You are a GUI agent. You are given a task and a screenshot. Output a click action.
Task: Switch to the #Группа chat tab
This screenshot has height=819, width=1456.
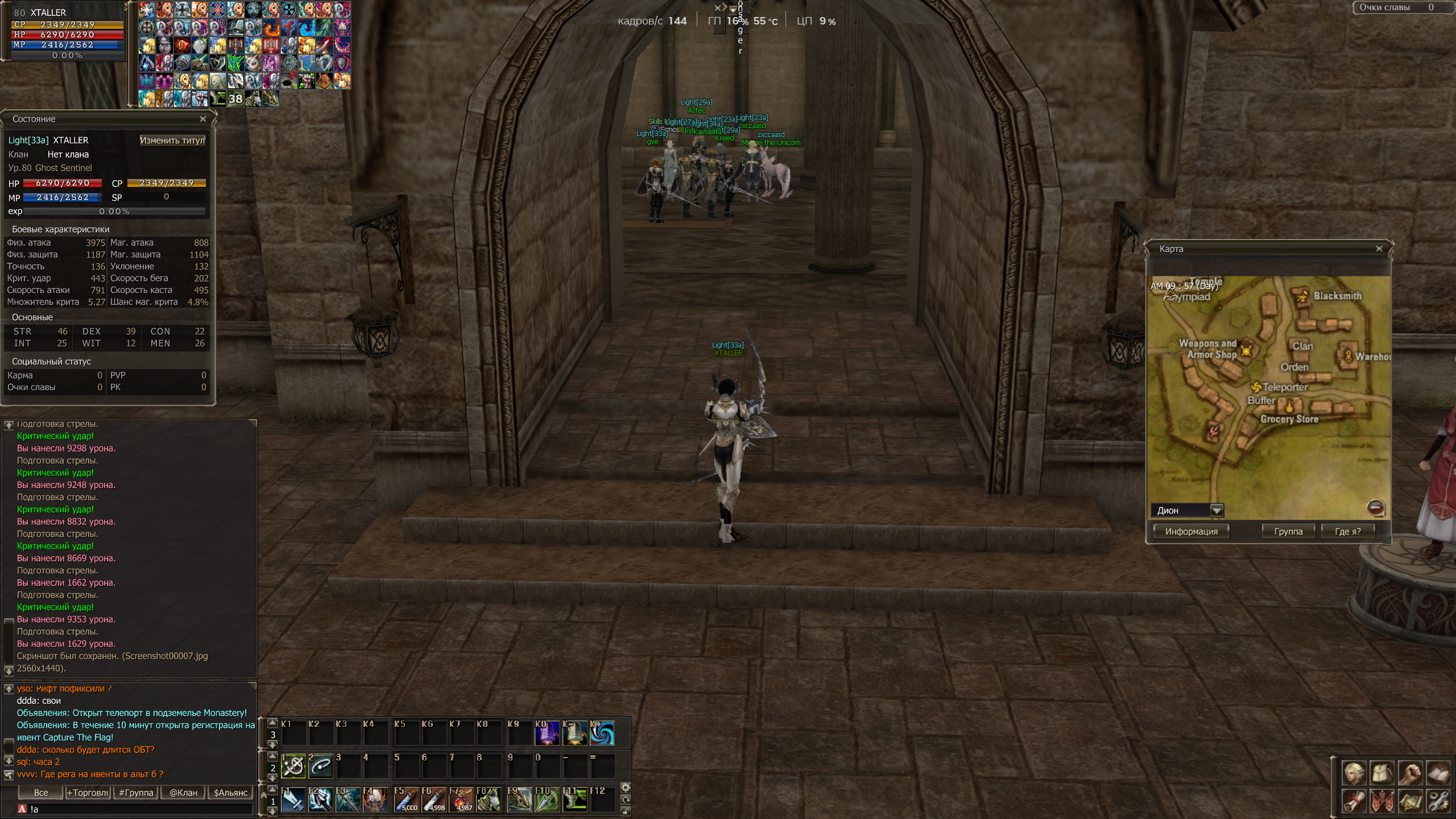pos(136,793)
